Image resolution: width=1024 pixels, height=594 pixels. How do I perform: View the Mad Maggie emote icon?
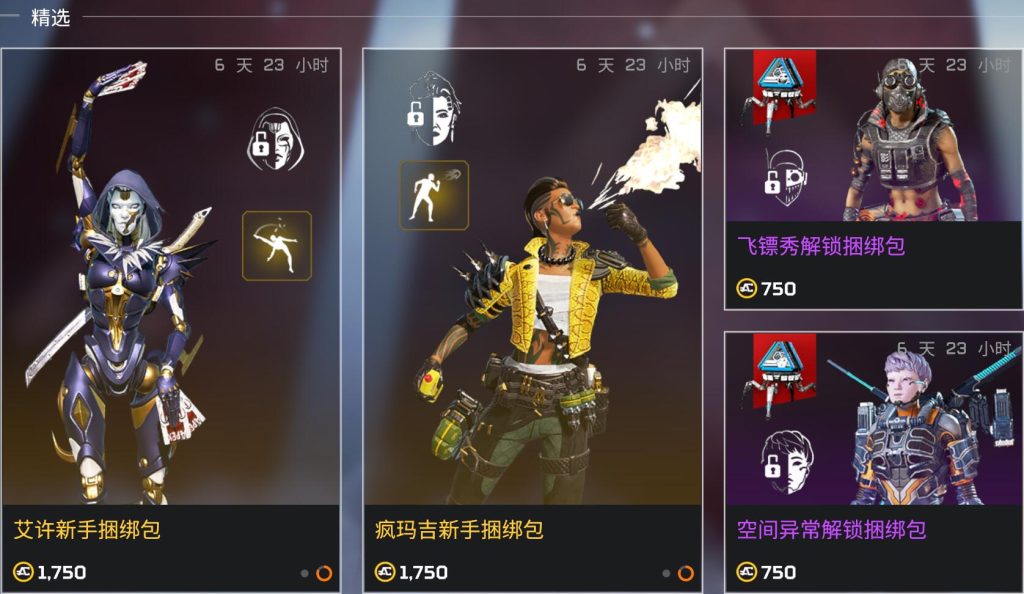pyautogui.click(x=434, y=195)
